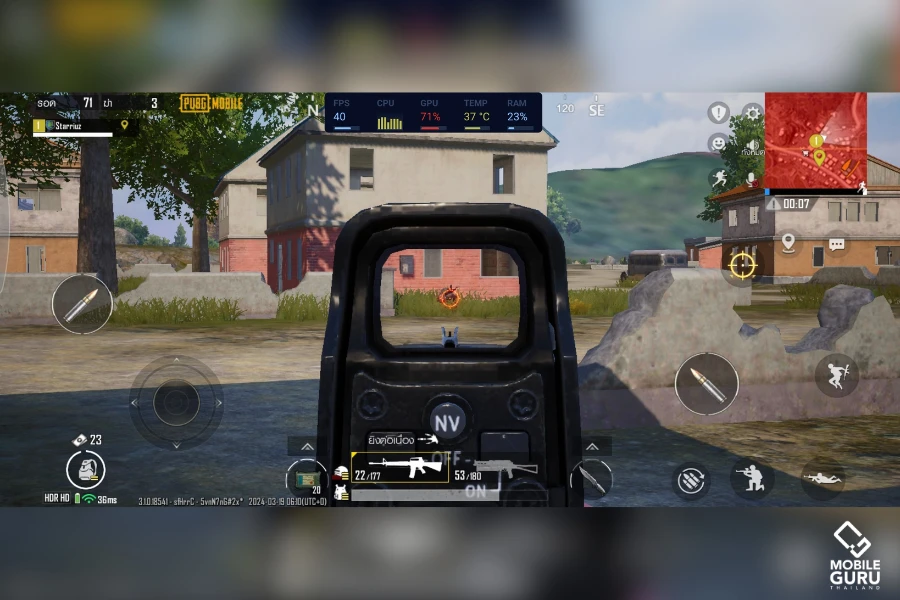Tap the shield exclamation report icon

(x=718, y=113)
